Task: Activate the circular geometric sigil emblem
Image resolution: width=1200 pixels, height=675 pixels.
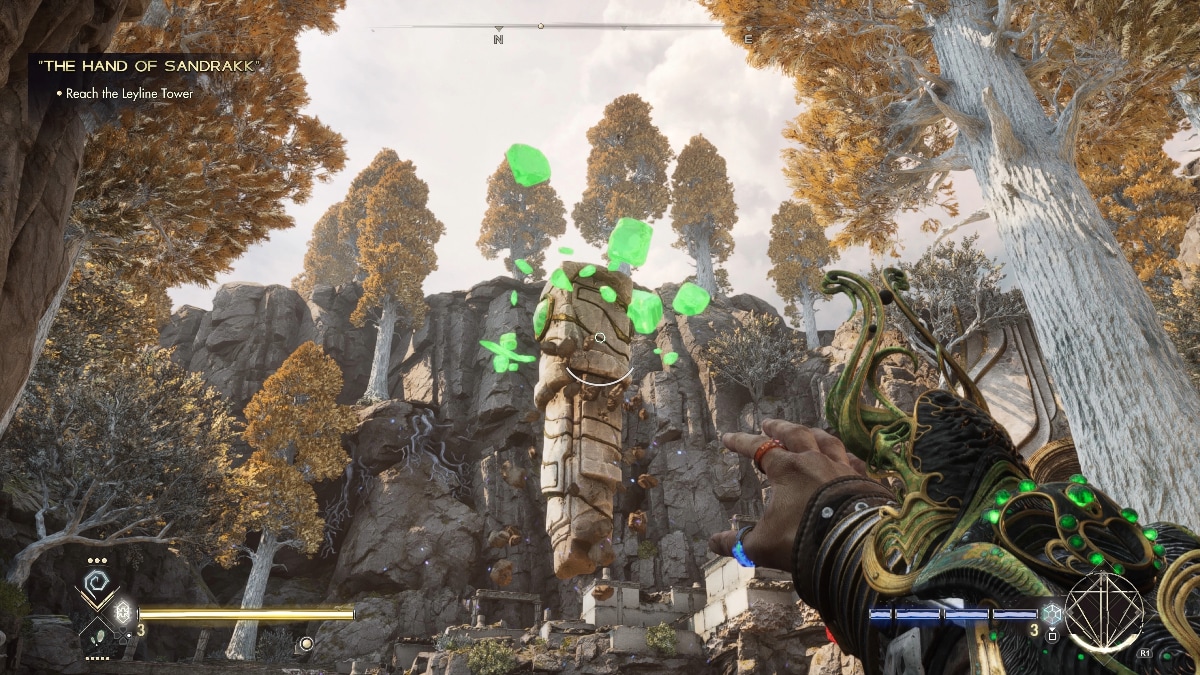Action: 1103,612
